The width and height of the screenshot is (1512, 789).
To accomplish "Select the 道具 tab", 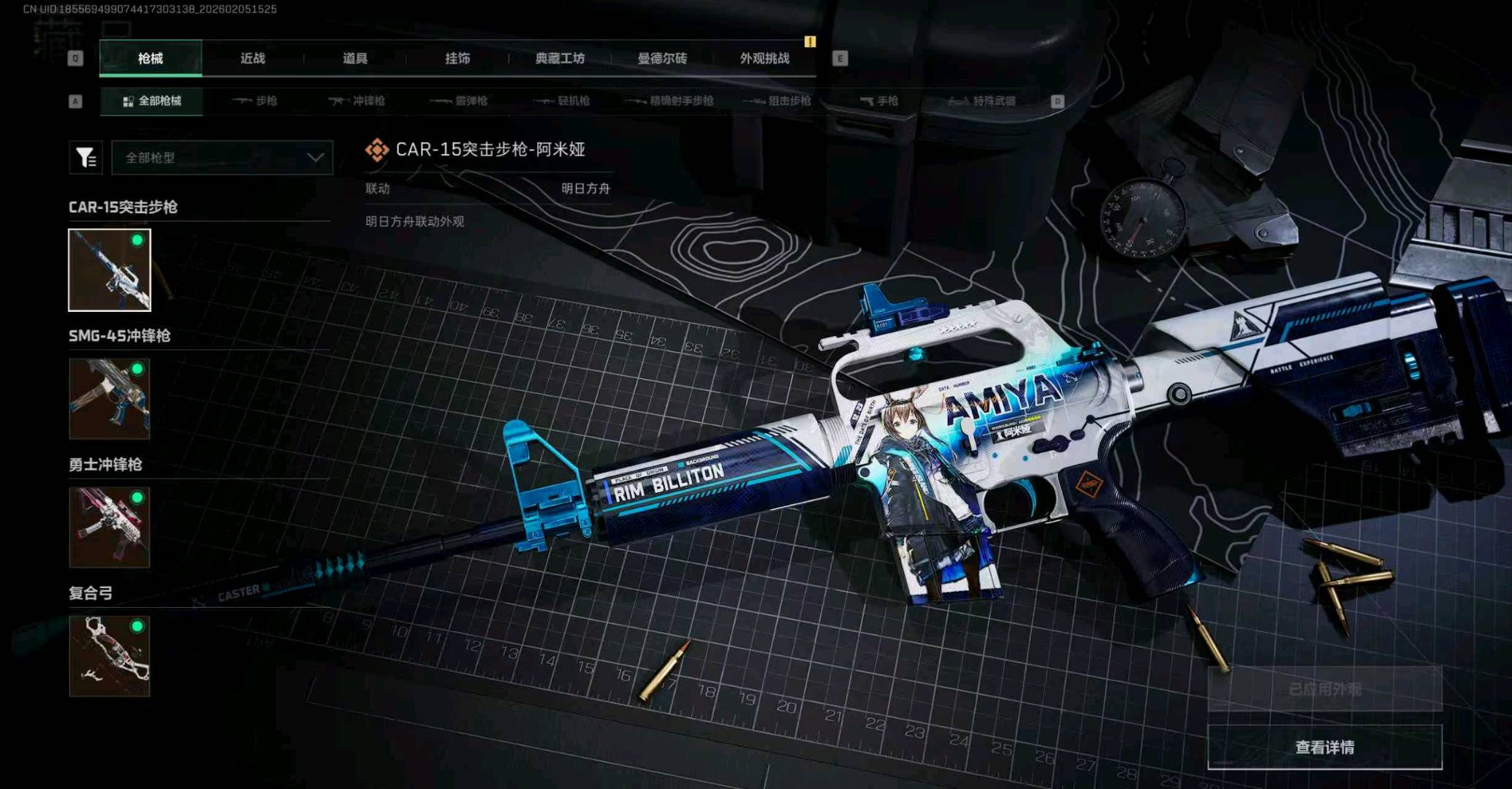I will 355,58.
